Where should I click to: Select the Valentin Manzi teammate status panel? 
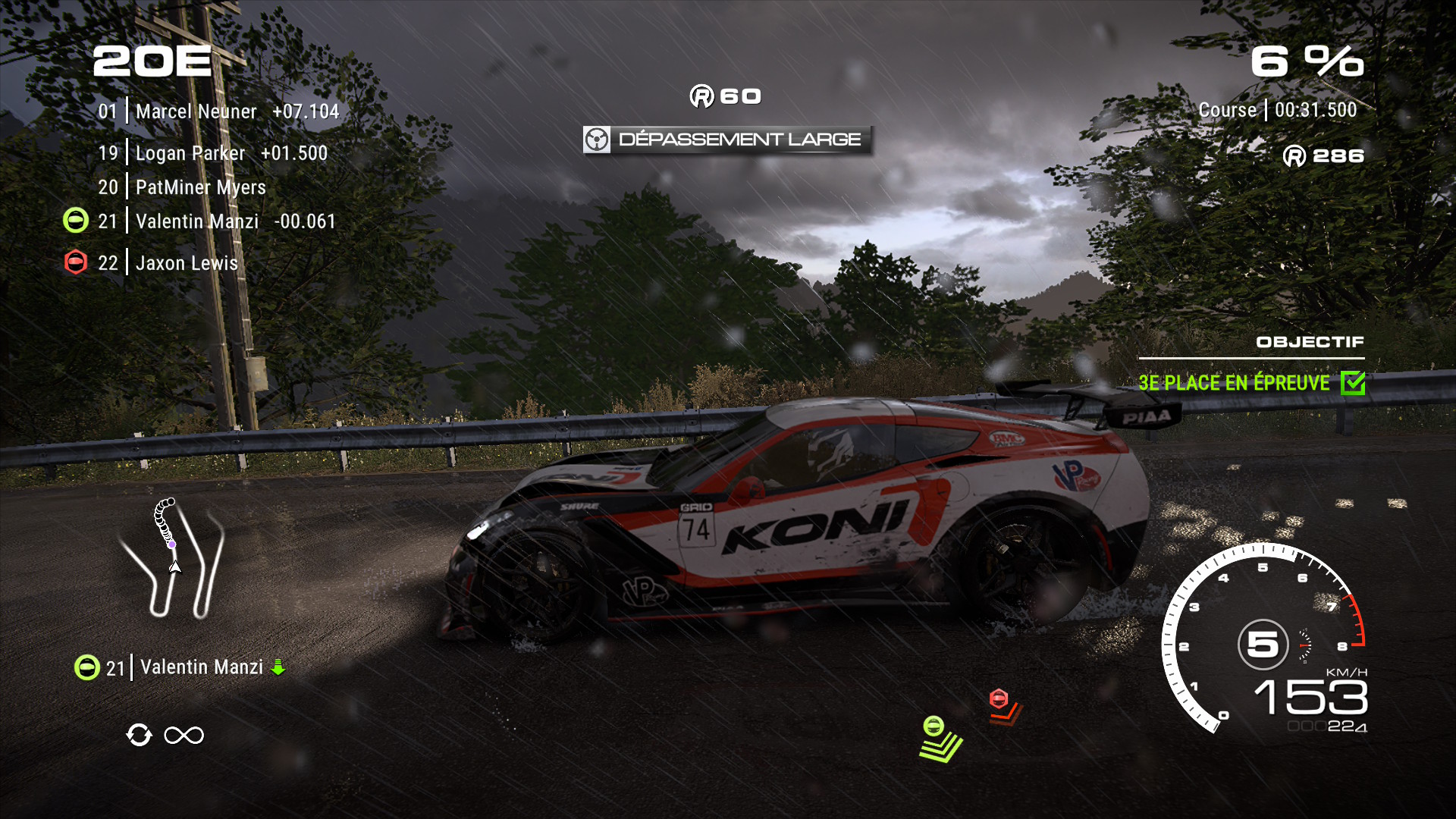coord(180,667)
